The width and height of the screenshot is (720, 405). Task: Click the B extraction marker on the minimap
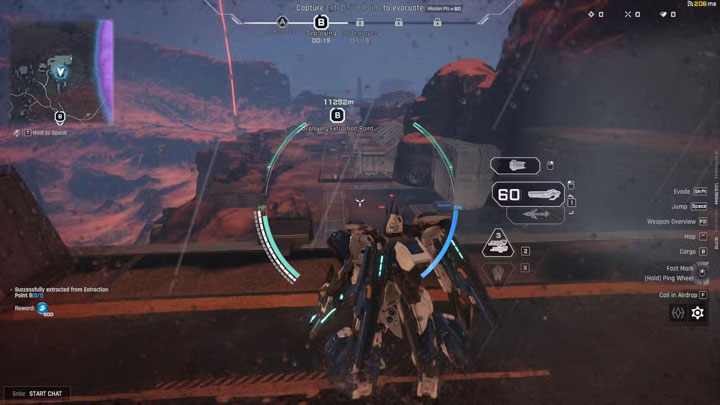point(60,116)
